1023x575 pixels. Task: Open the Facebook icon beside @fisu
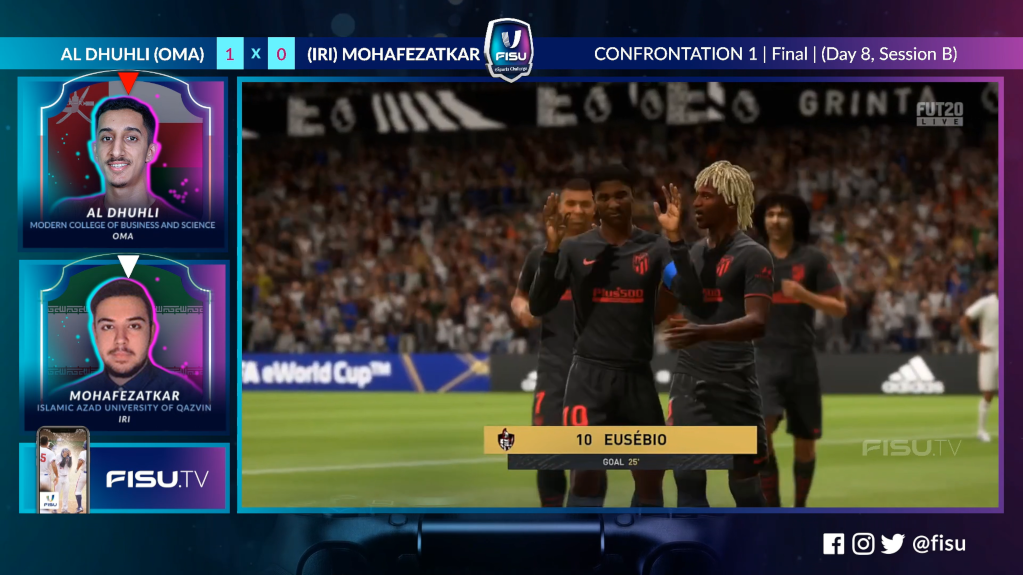833,544
